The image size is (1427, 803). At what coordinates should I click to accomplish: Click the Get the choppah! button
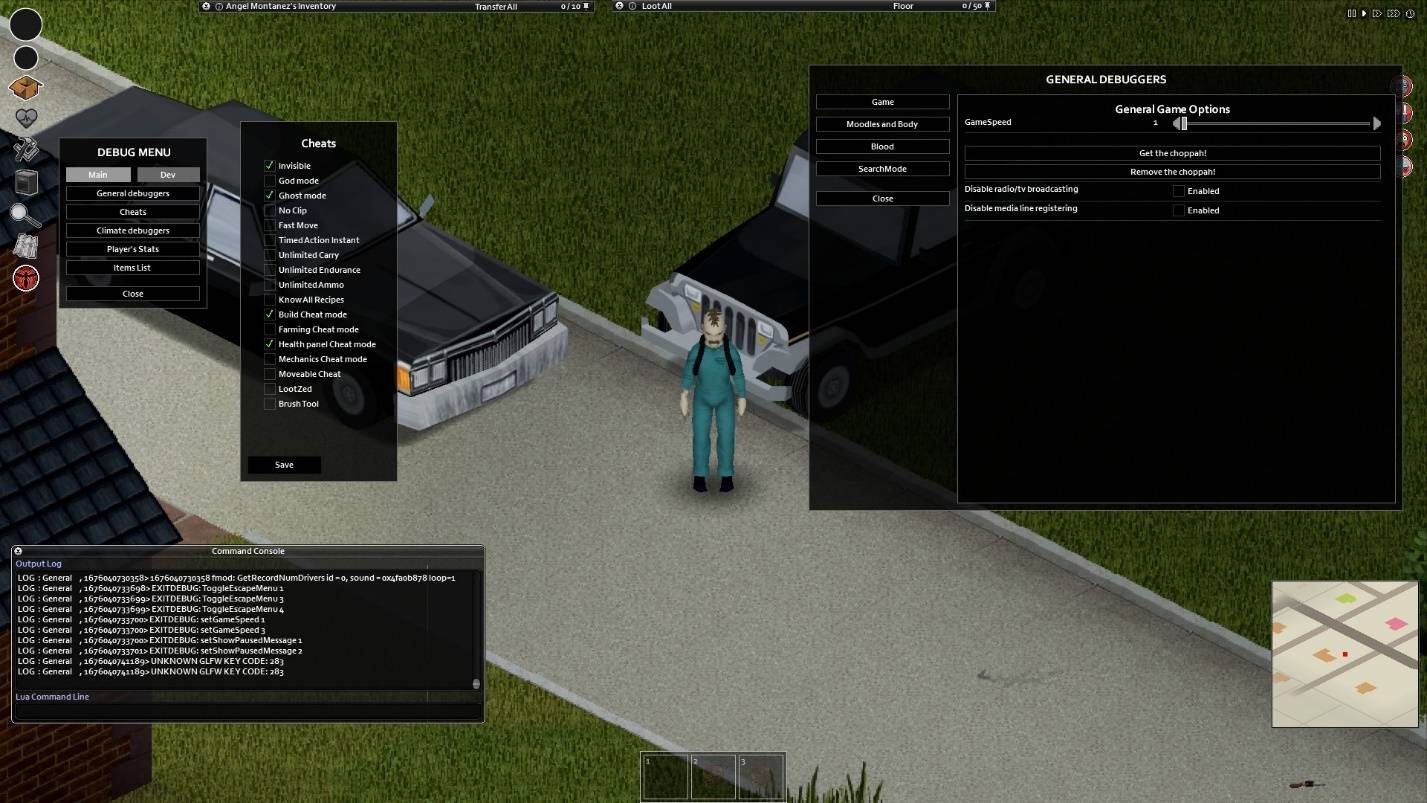point(1172,152)
